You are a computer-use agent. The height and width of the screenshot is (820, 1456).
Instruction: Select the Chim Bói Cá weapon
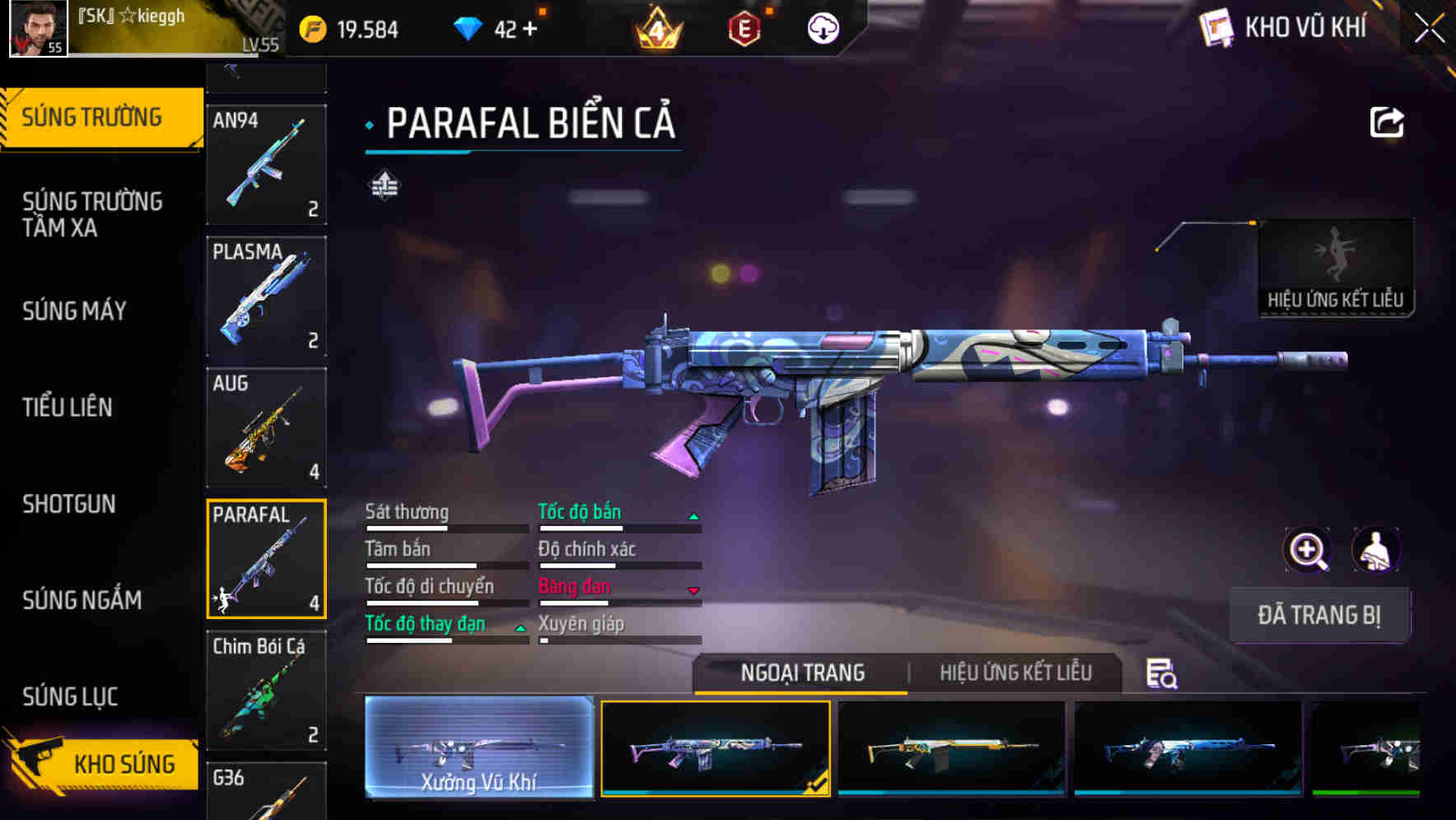(266, 692)
